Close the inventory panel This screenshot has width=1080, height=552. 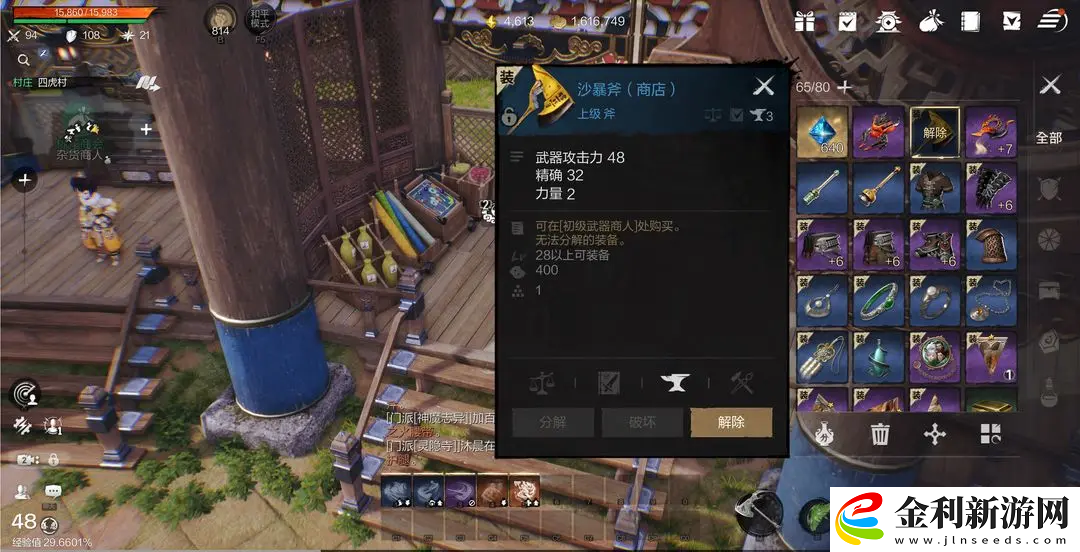coord(1050,86)
